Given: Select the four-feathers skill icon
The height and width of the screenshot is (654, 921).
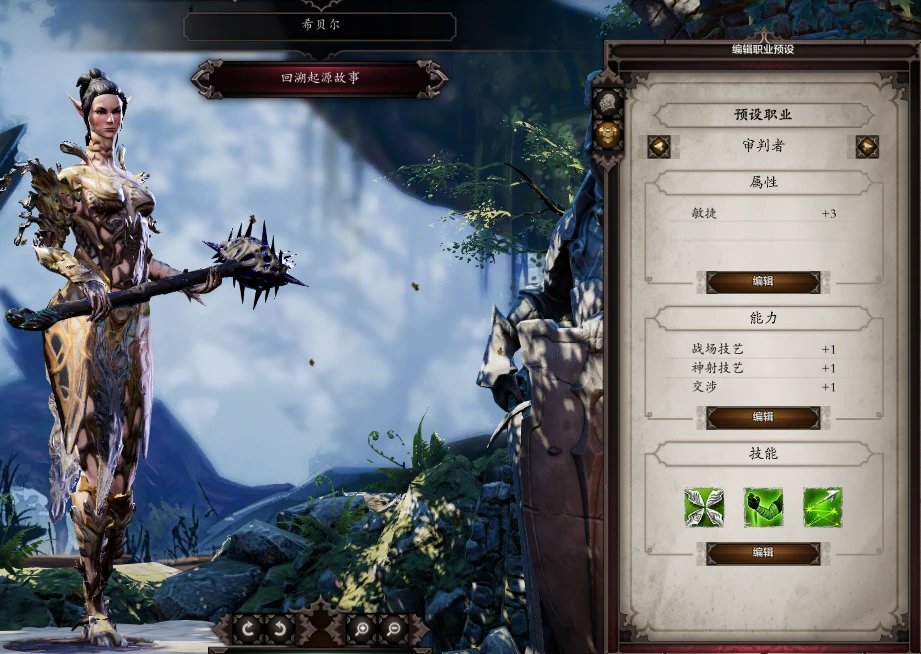Looking at the screenshot, I should coord(704,507).
